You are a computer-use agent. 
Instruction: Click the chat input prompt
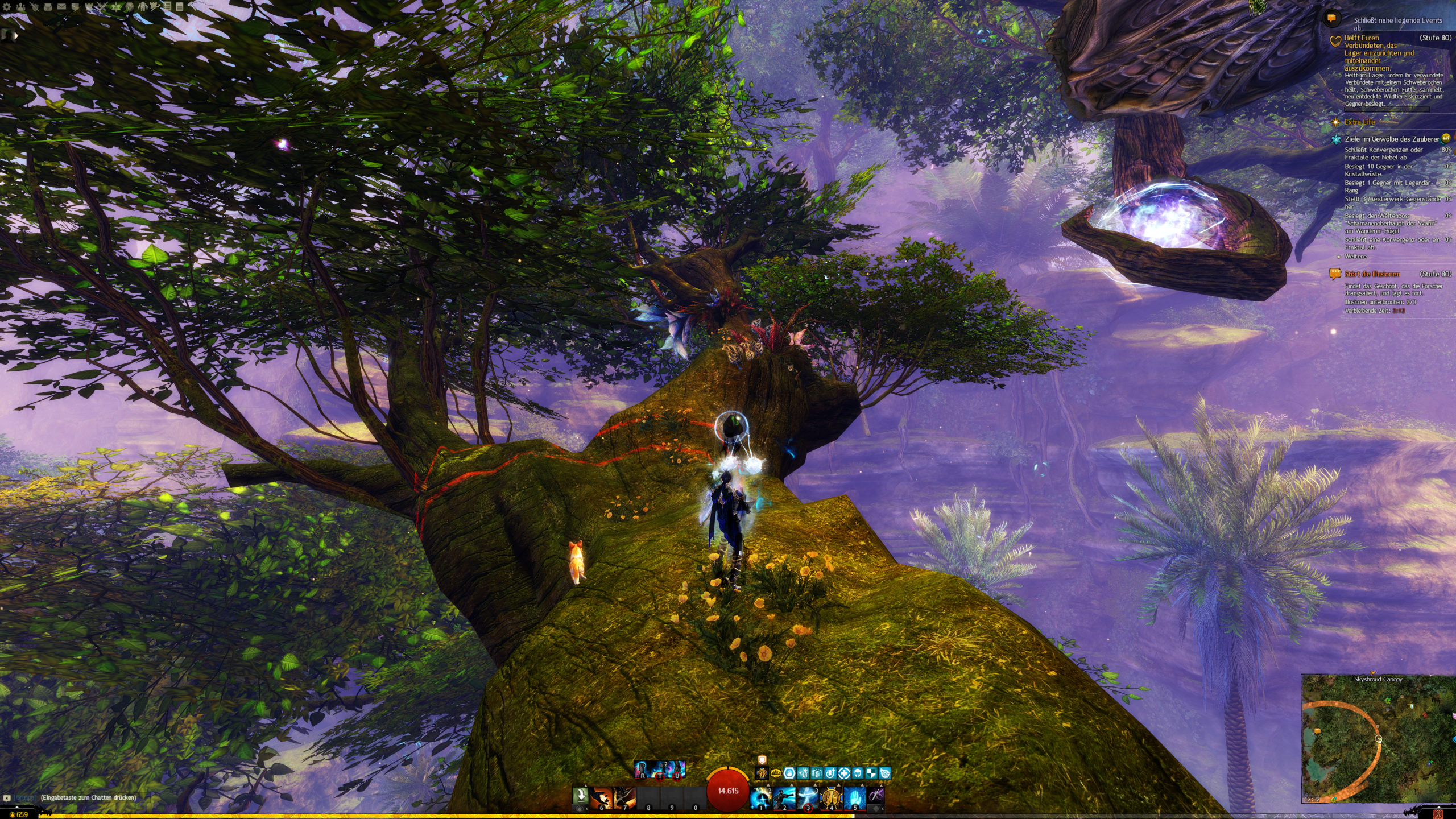[88, 797]
